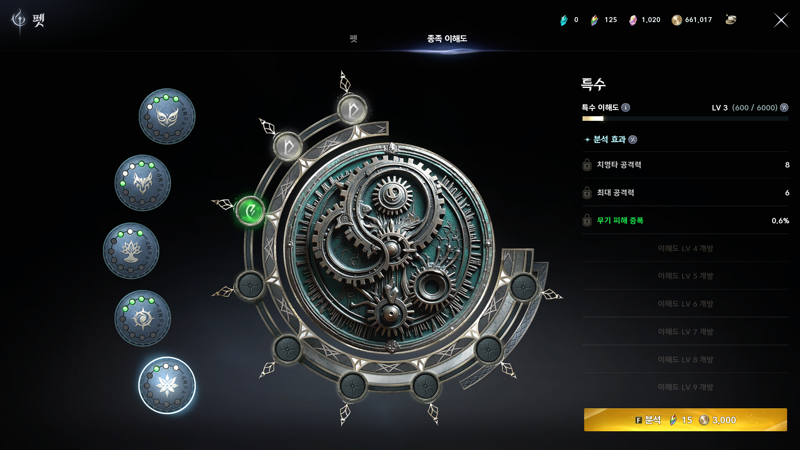Select the 치명타 공격력 effect row
The height and width of the screenshot is (450, 800).
coord(685,165)
